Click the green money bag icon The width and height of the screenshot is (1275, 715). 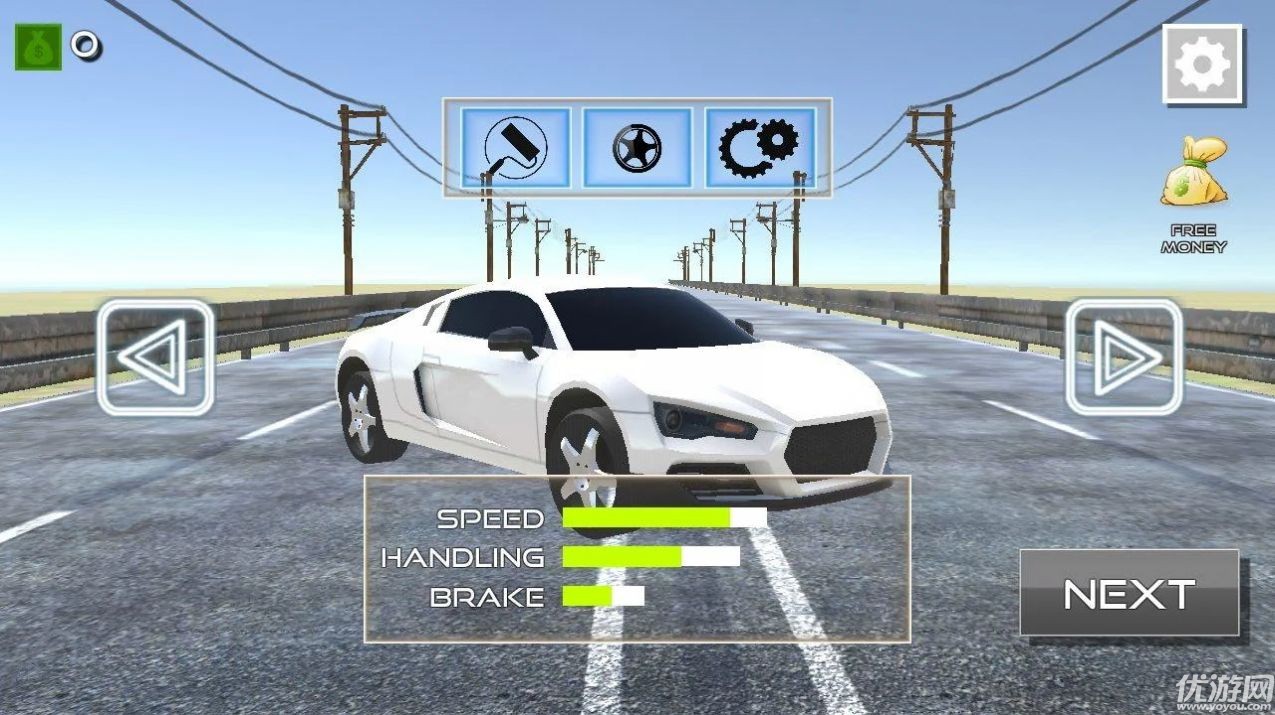click(x=38, y=47)
